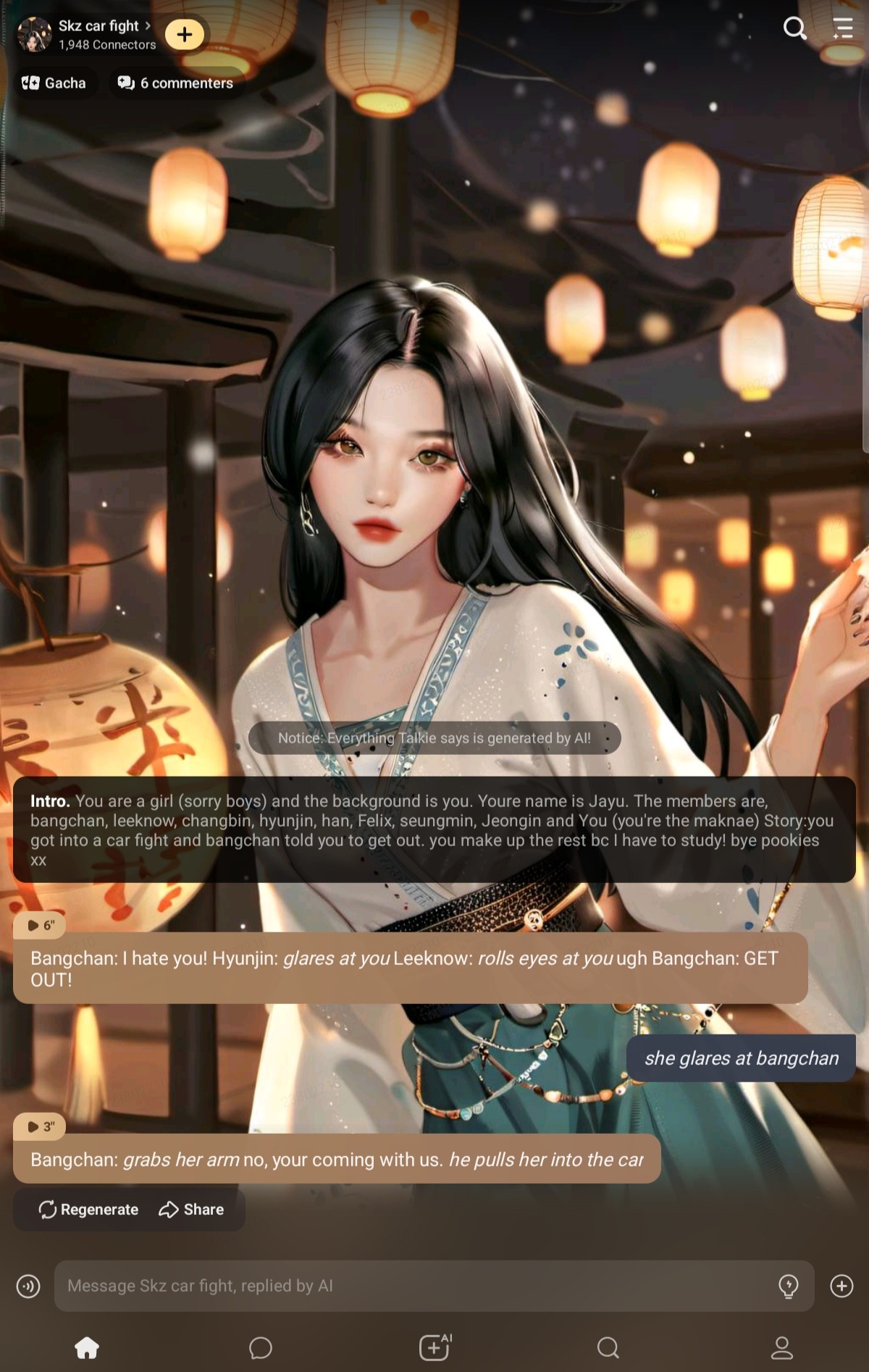Open the circled plus attachment button

[841, 1286]
